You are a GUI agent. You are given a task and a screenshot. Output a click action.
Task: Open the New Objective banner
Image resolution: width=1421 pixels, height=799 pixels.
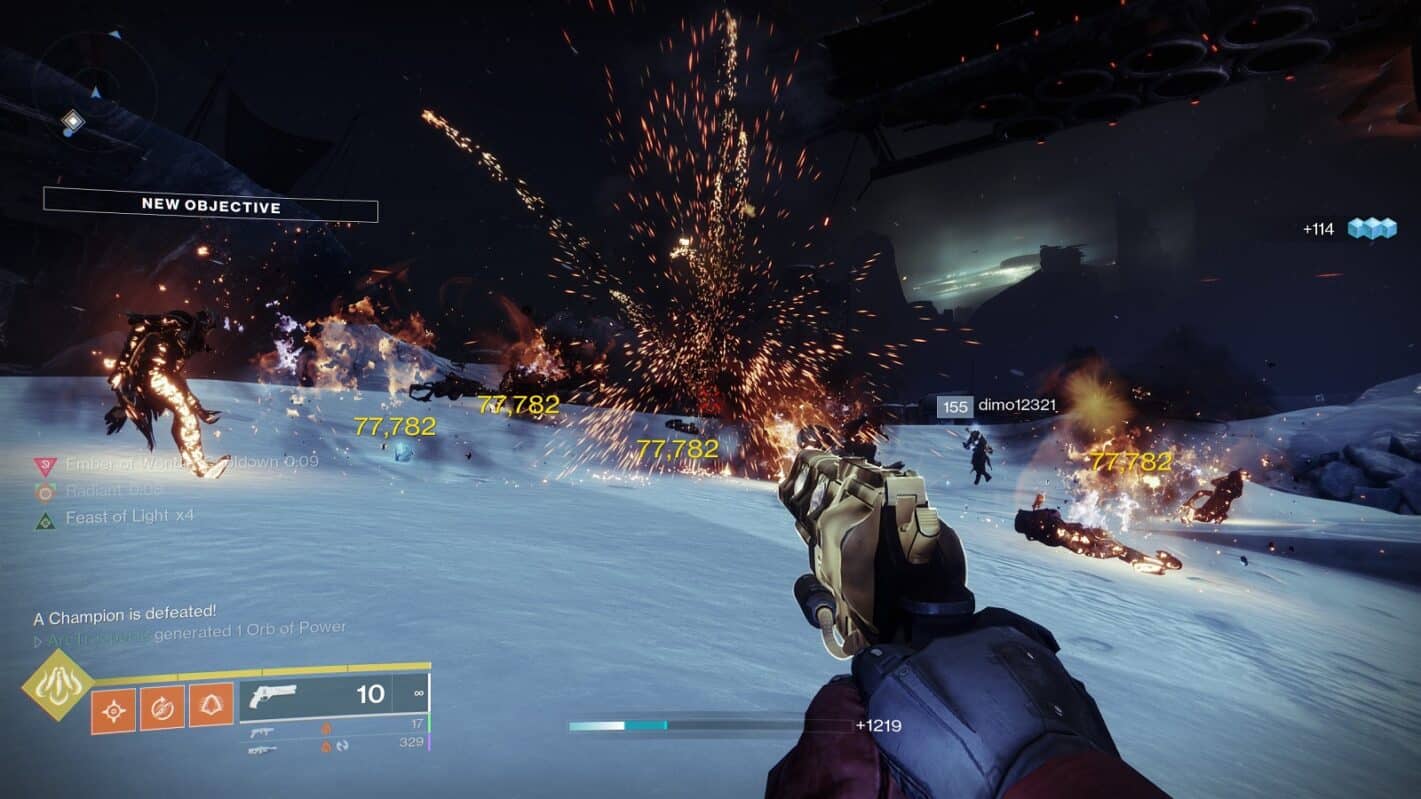(x=210, y=205)
